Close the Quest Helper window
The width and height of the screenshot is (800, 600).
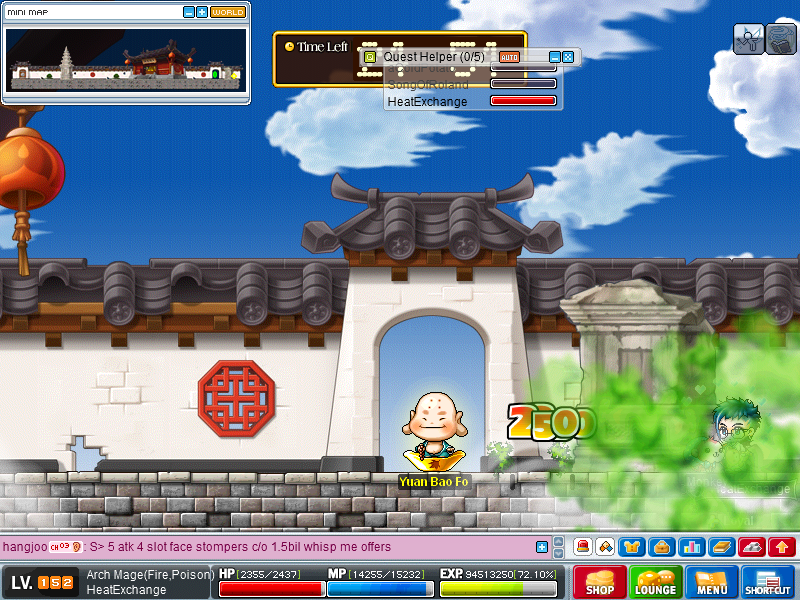tap(568, 57)
